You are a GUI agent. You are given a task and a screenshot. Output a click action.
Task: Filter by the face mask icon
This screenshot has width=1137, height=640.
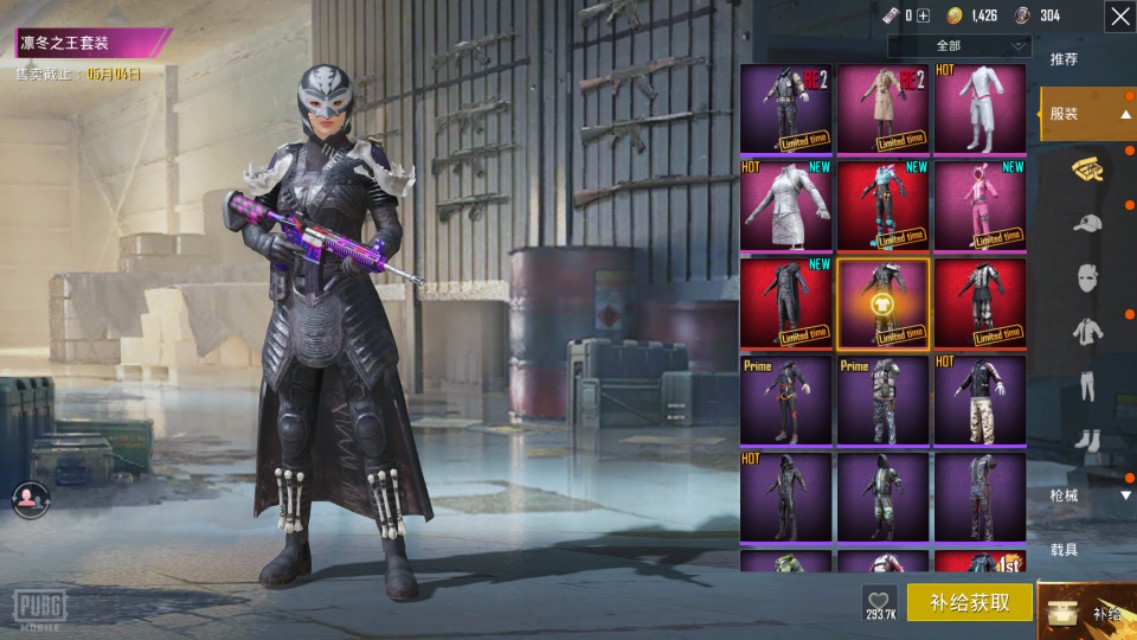[x=1087, y=277]
